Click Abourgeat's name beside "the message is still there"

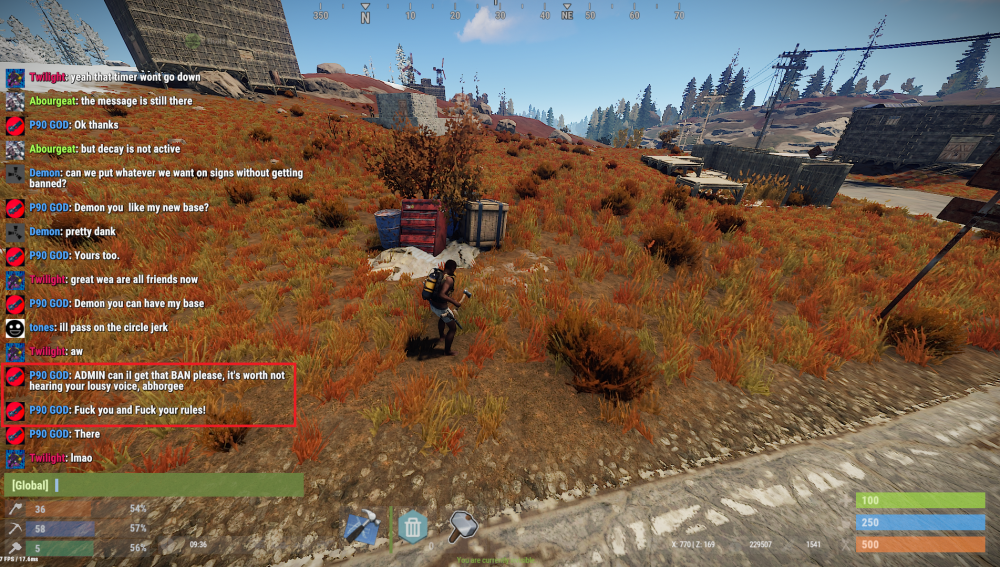click(53, 101)
